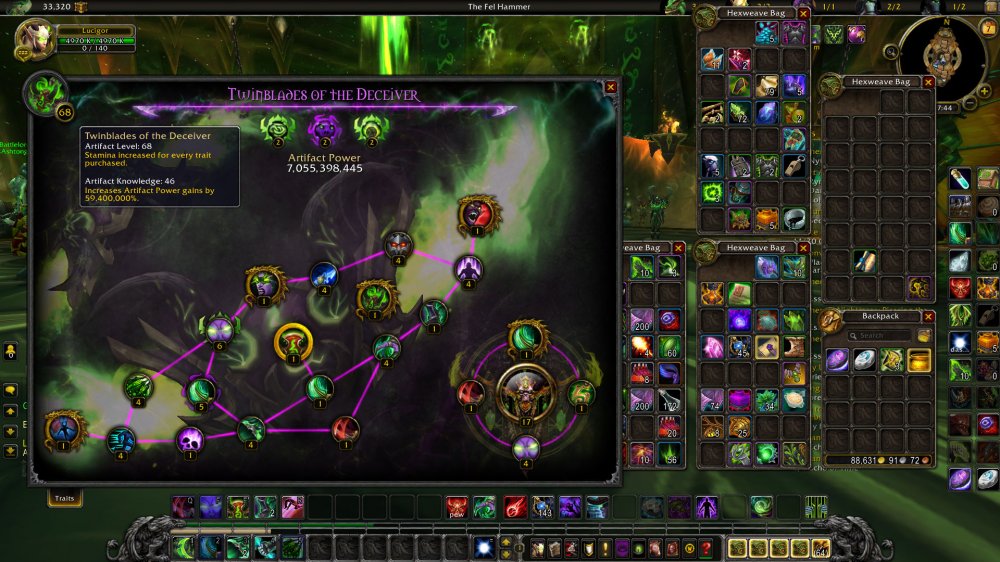Image resolution: width=1000 pixels, height=562 pixels.
Task: Select the rolled scroll item in bag
Action: (x=866, y=262)
